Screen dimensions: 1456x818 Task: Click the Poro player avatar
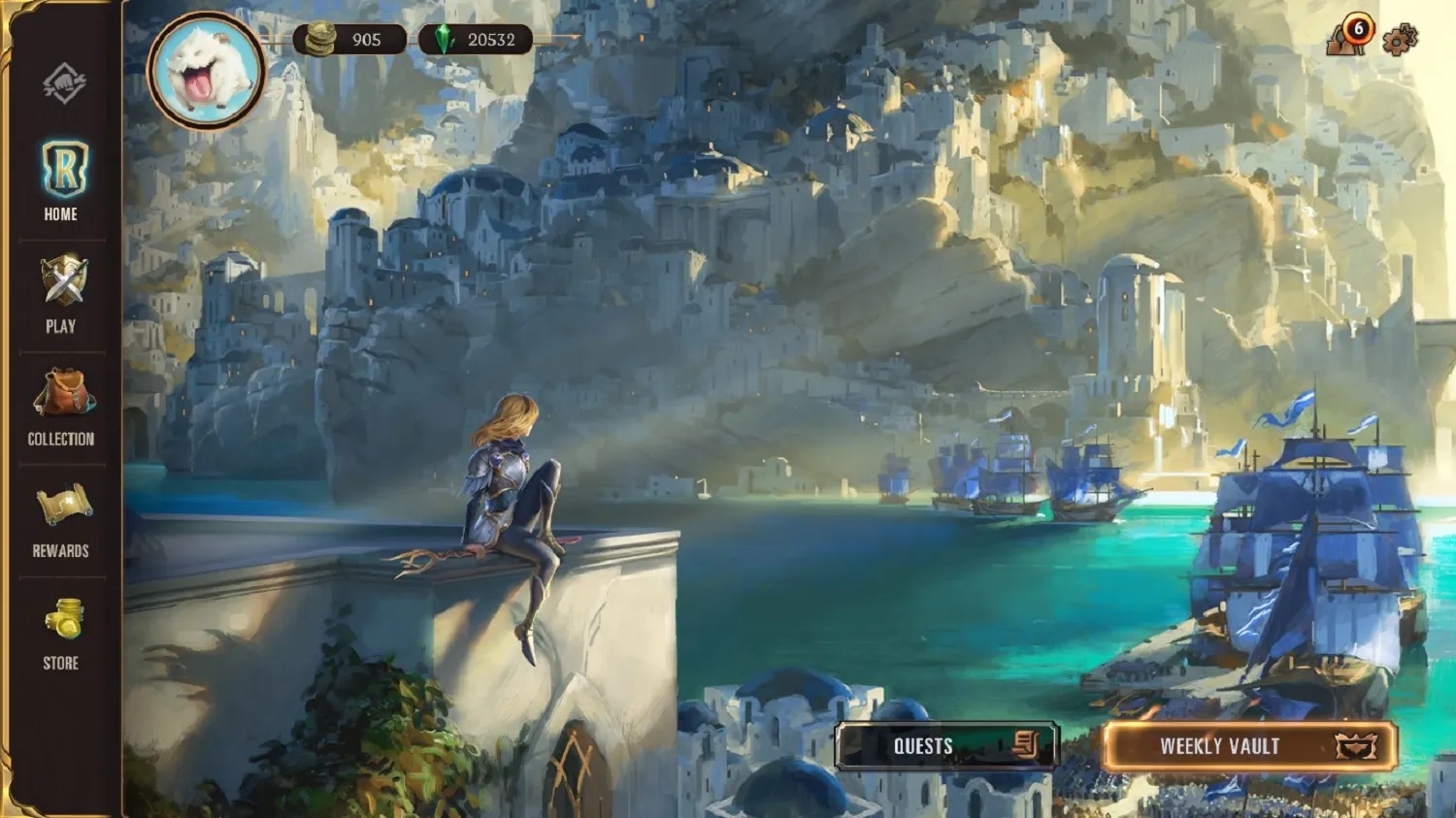click(207, 70)
